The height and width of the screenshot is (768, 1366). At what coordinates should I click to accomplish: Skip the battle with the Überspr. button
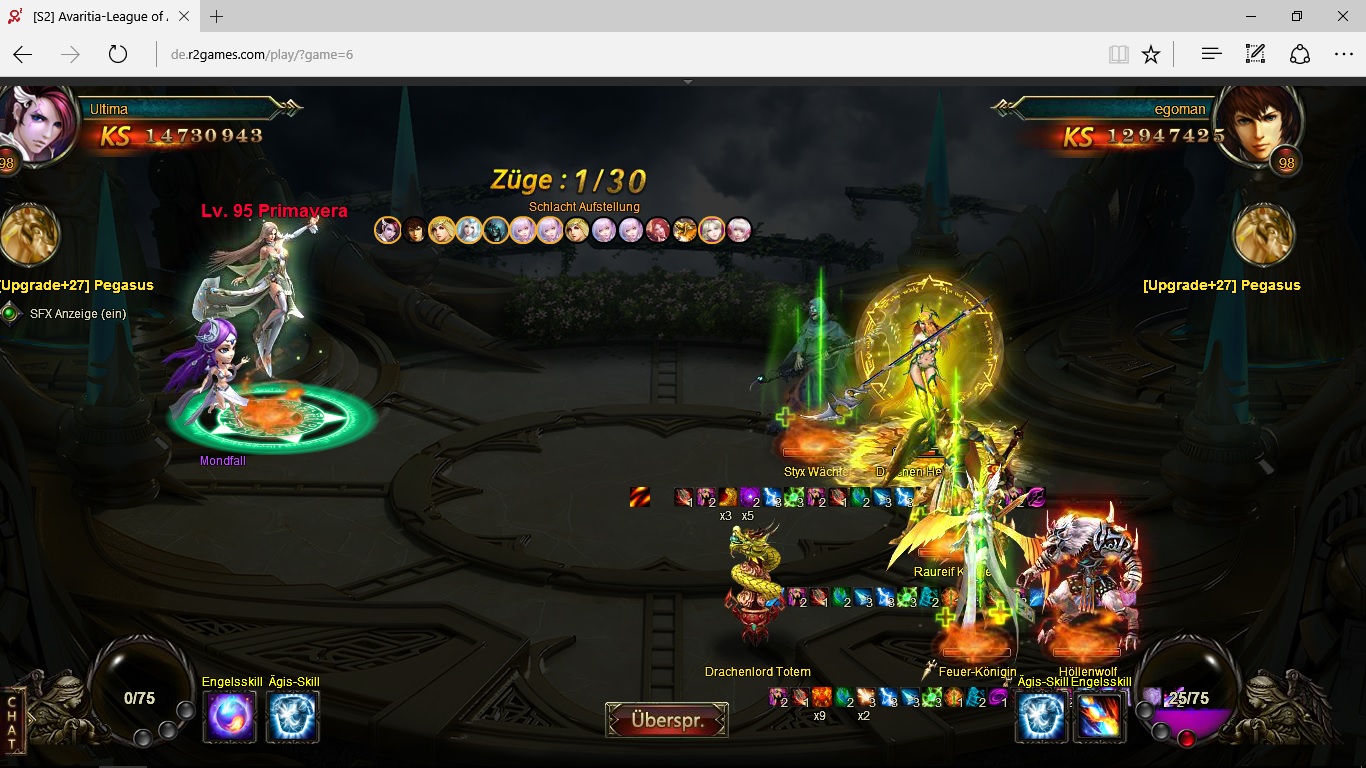[667, 720]
